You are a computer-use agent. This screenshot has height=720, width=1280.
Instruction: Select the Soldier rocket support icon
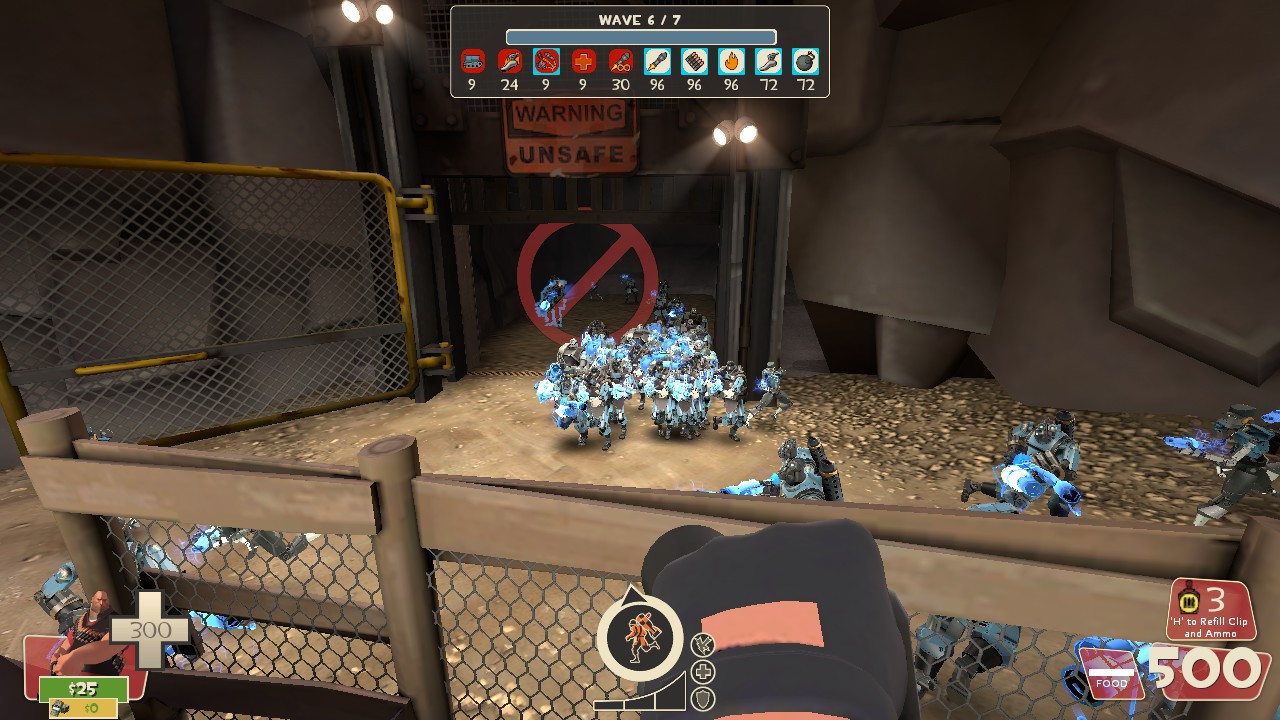click(658, 62)
